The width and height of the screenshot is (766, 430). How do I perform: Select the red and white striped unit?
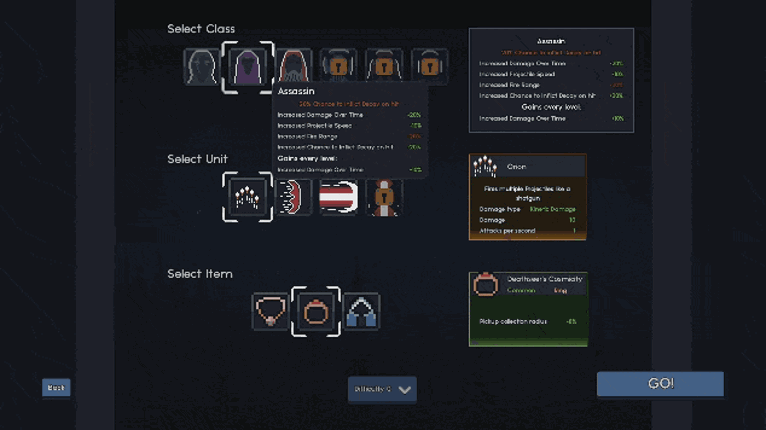click(x=338, y=197)
